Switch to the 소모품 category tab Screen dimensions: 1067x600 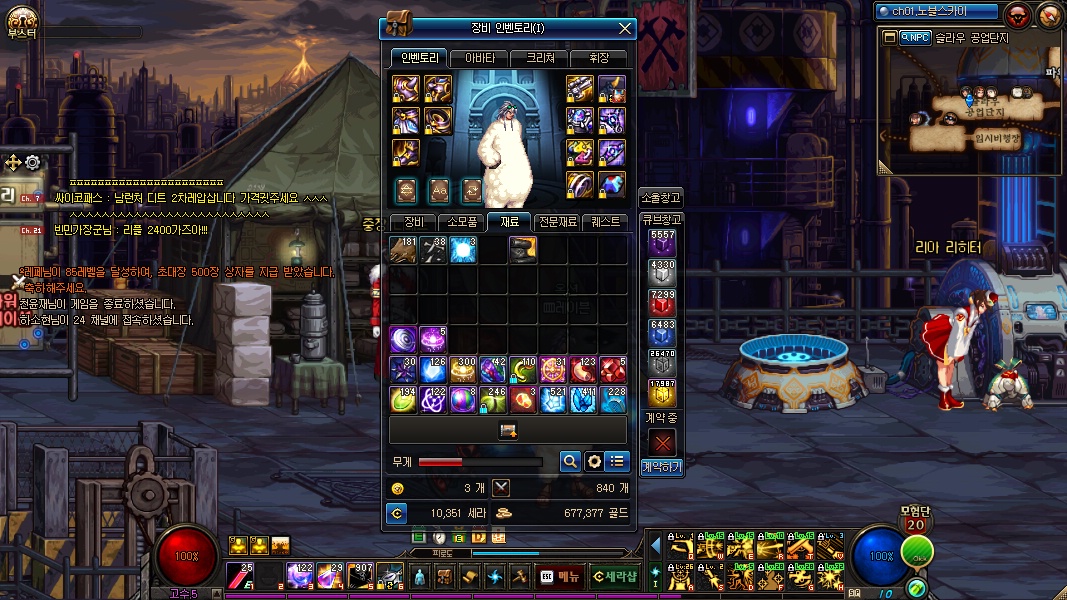461,222
